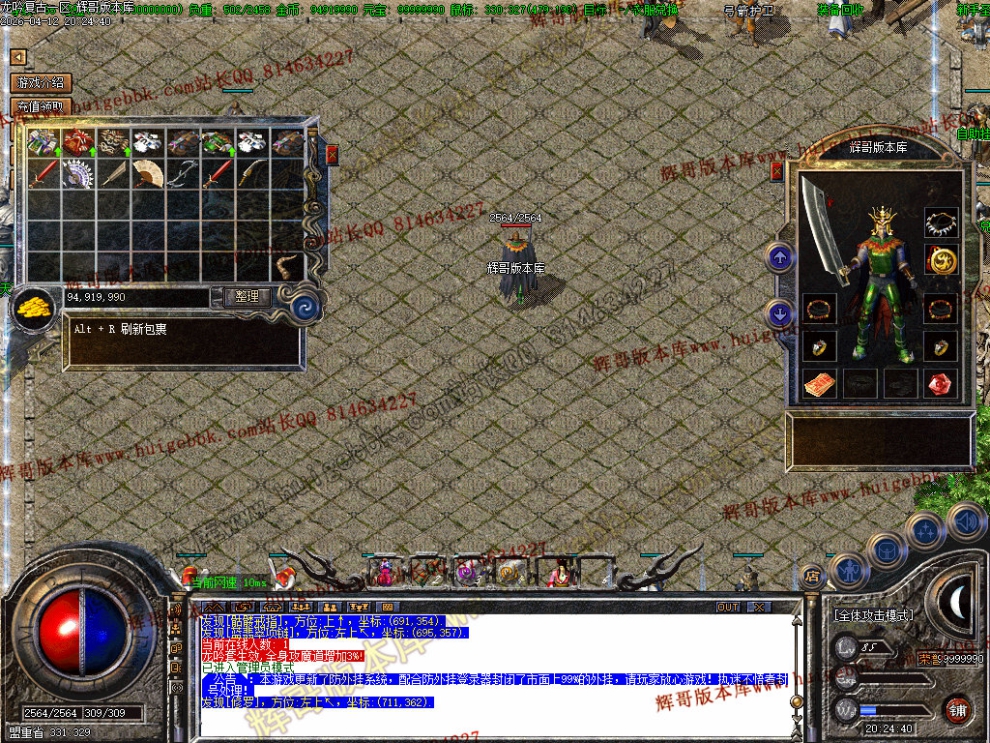Open the 铺 shop round button
This screenshot has width=990, height=743.
tap(958, 709)
